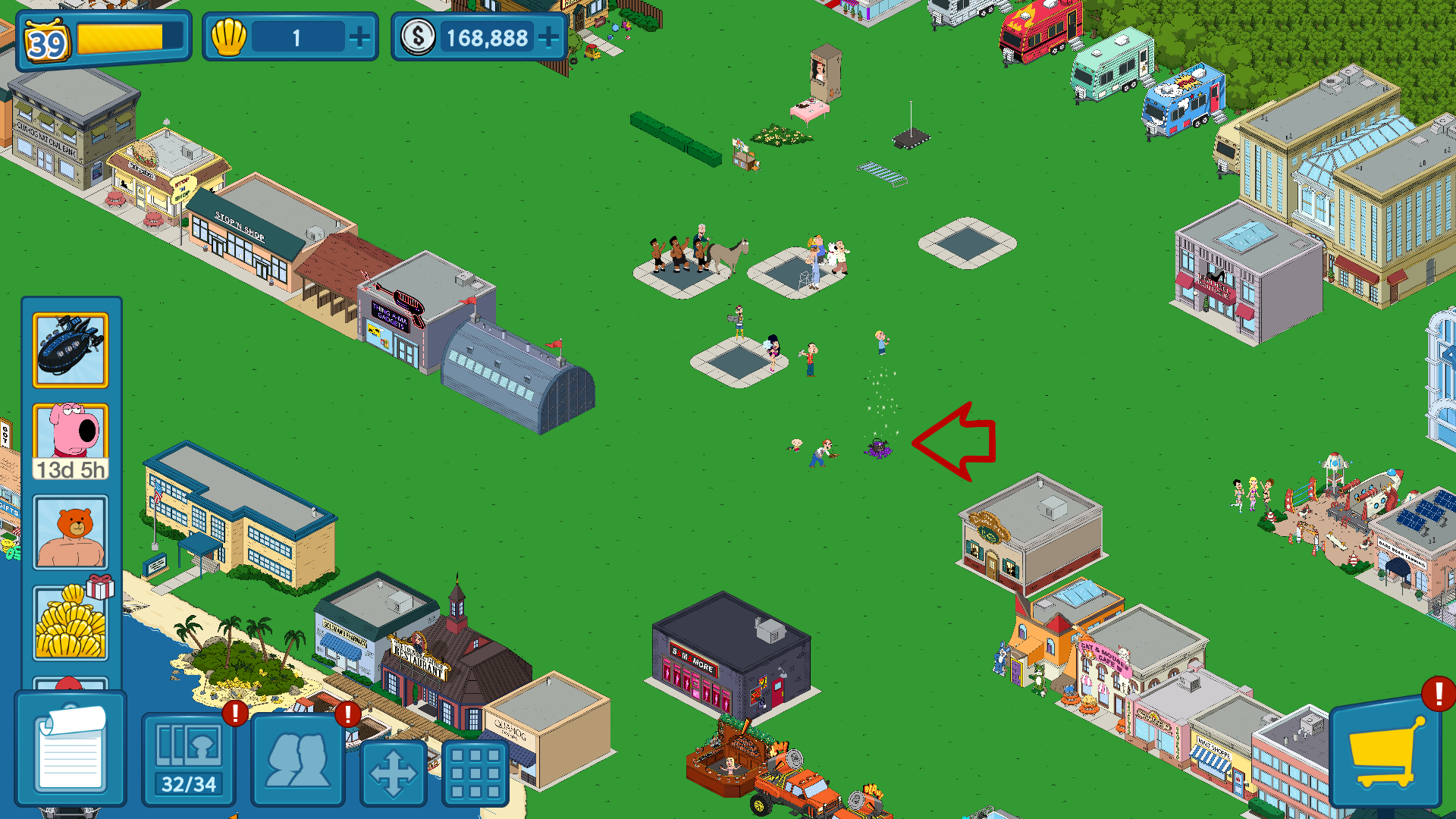
Task: Tap the level 39 badge
Action: pos(47,42)
